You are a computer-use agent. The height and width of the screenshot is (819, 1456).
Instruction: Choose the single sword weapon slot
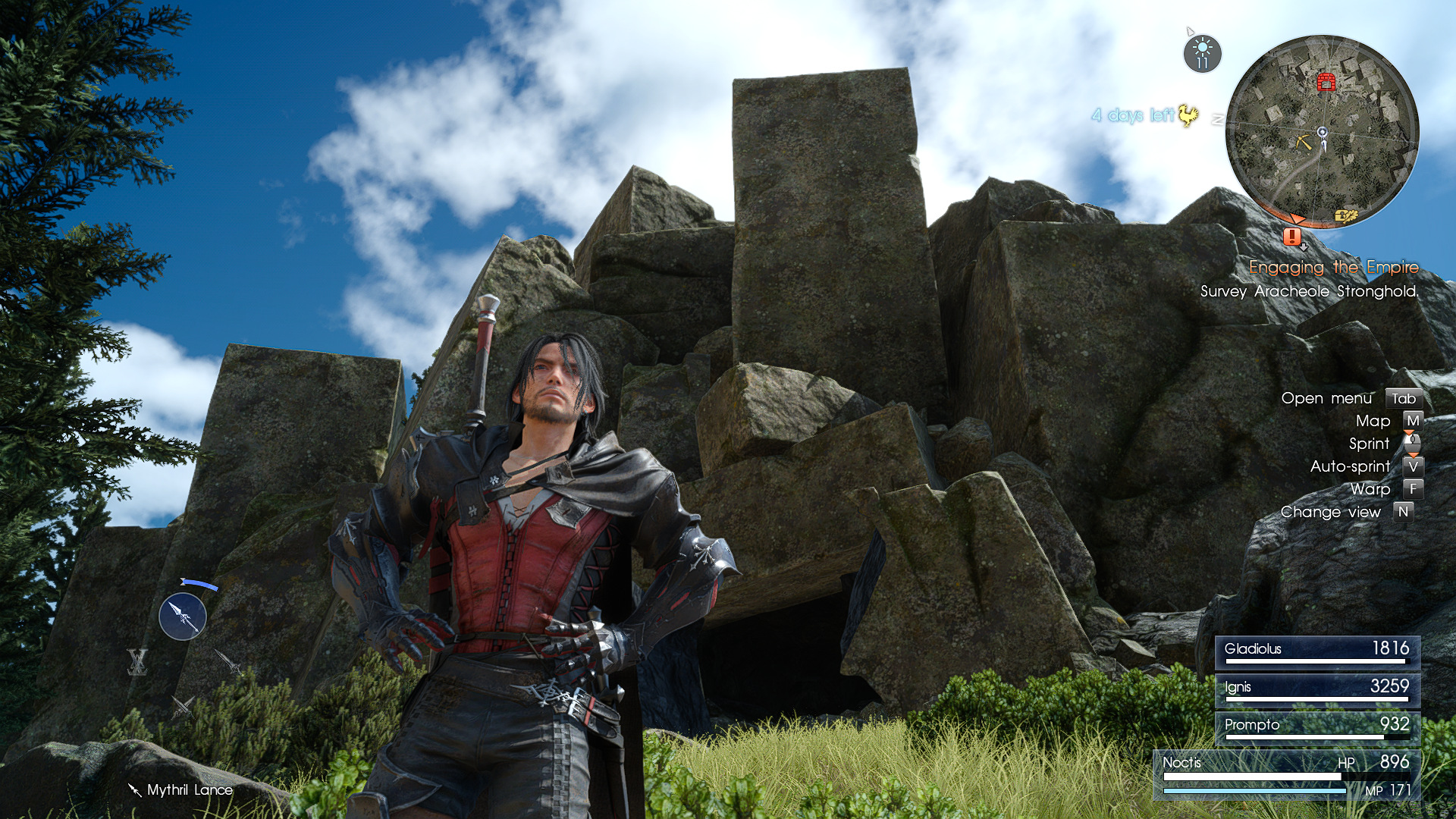(x=227, y=662)
